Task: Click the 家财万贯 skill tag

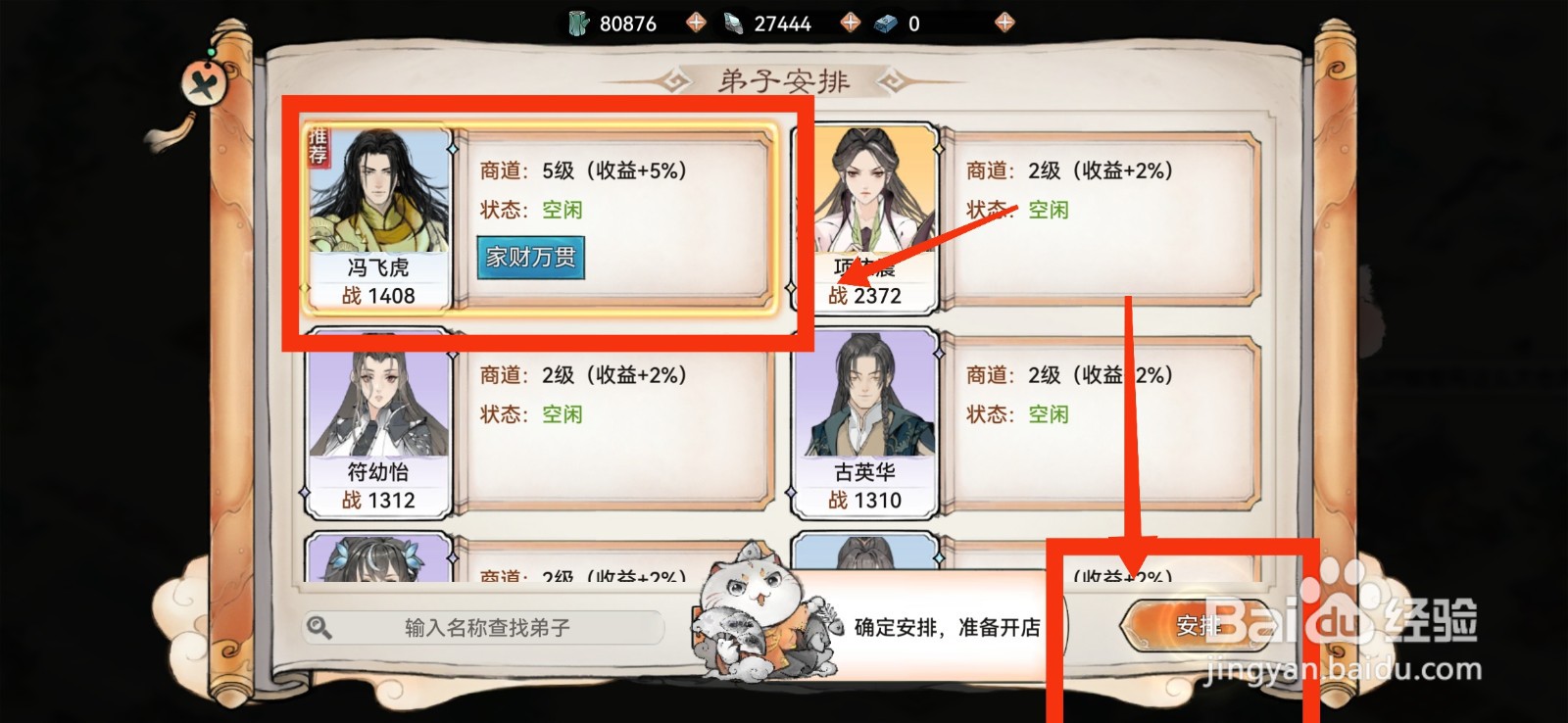Action: [530, 258]
